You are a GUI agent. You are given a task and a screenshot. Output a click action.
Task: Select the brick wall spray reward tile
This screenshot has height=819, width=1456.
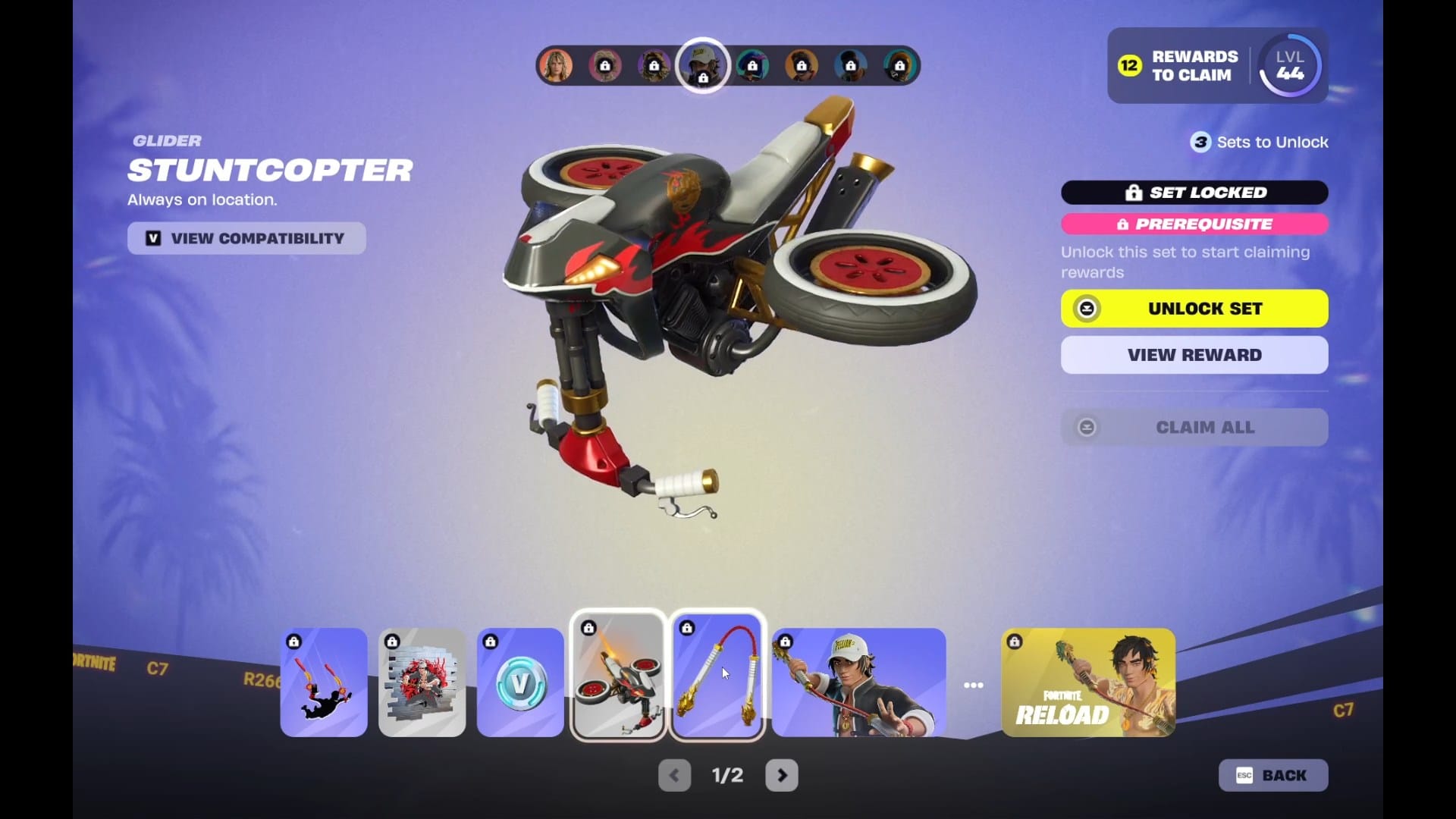(422, 682)
